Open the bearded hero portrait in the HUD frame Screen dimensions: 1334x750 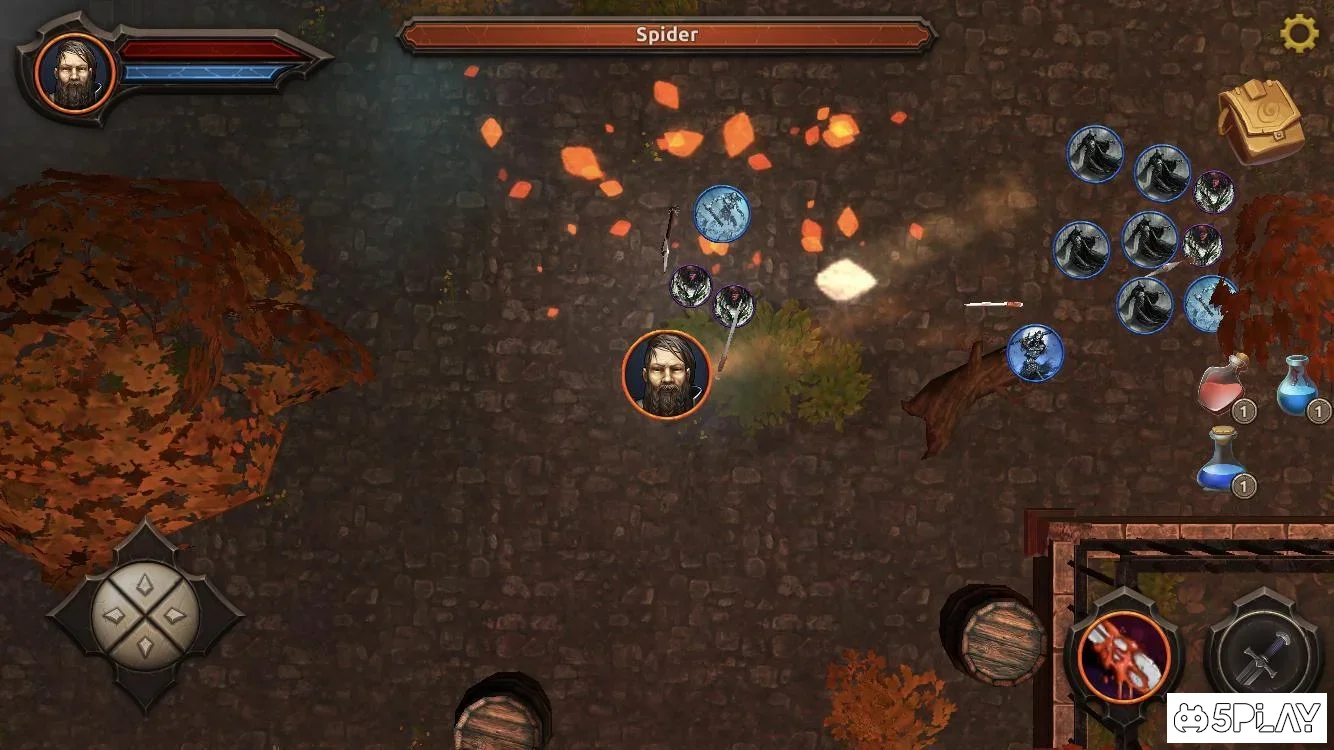click(75, 71)
